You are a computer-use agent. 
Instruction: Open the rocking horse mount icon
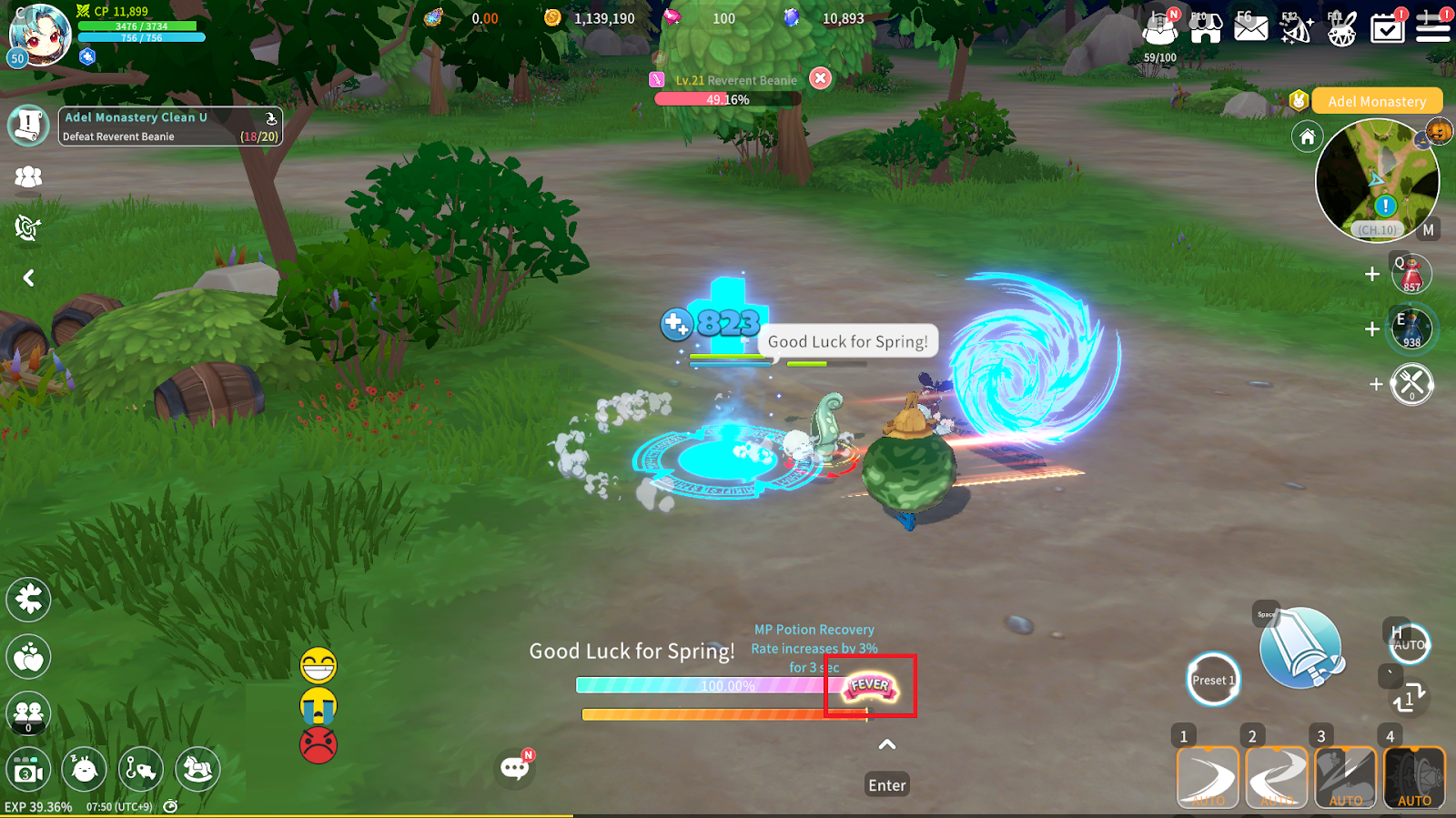[197, 770]
